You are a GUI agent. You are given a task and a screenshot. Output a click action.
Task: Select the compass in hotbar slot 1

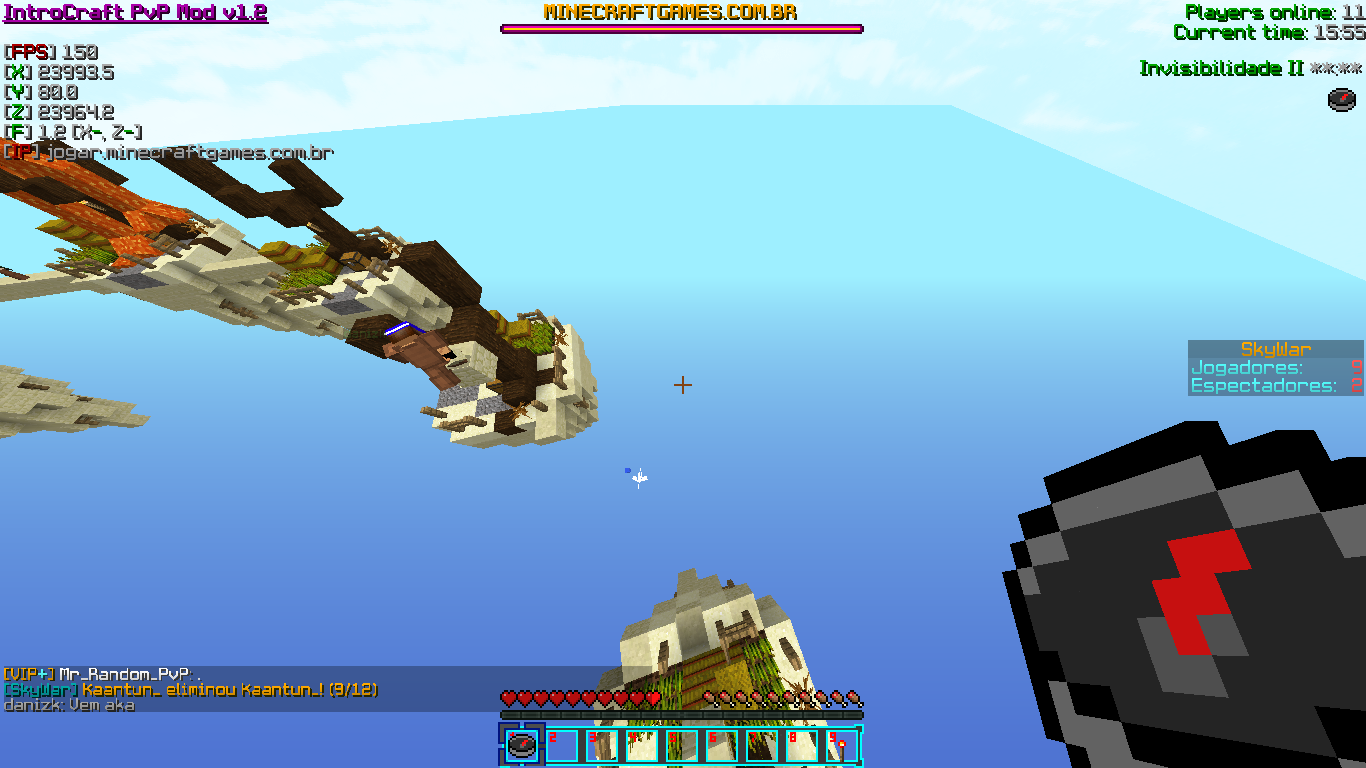[522, 745]
